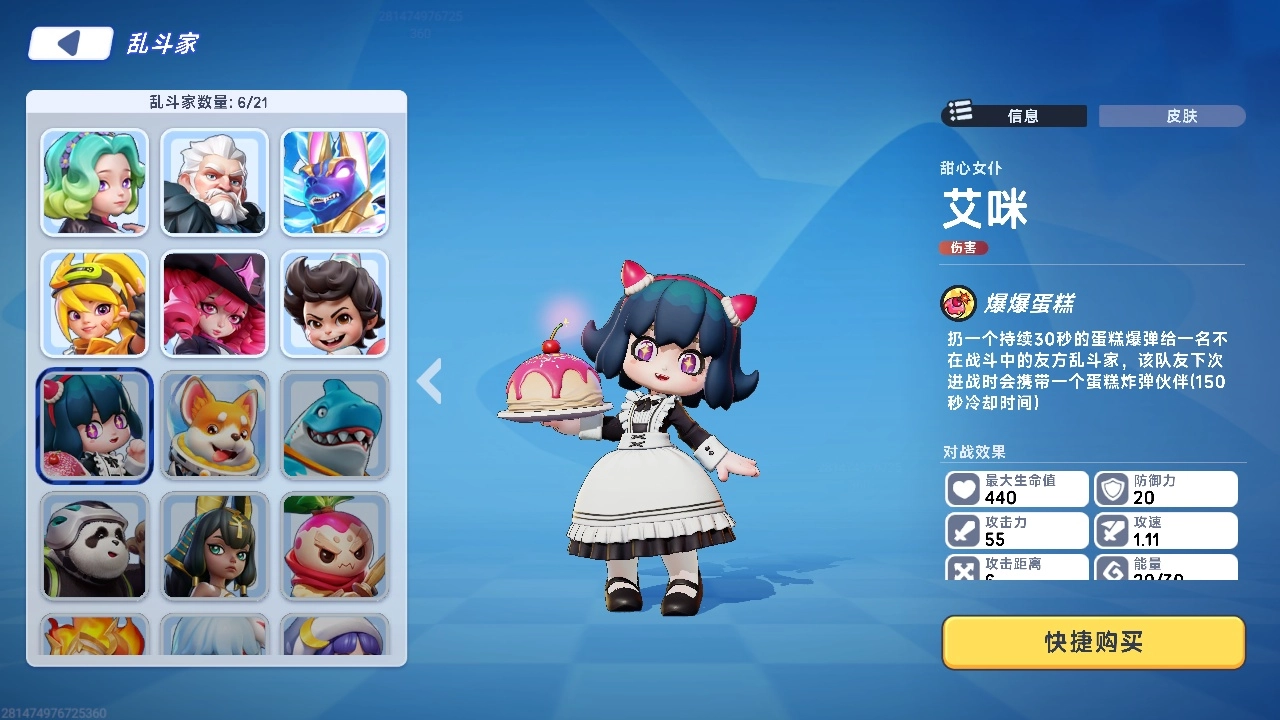Click the 爆爆蛋糕 skill icon
This screenshot has height=720, width=1280.
pyautogui.click(x=959, y=300)
